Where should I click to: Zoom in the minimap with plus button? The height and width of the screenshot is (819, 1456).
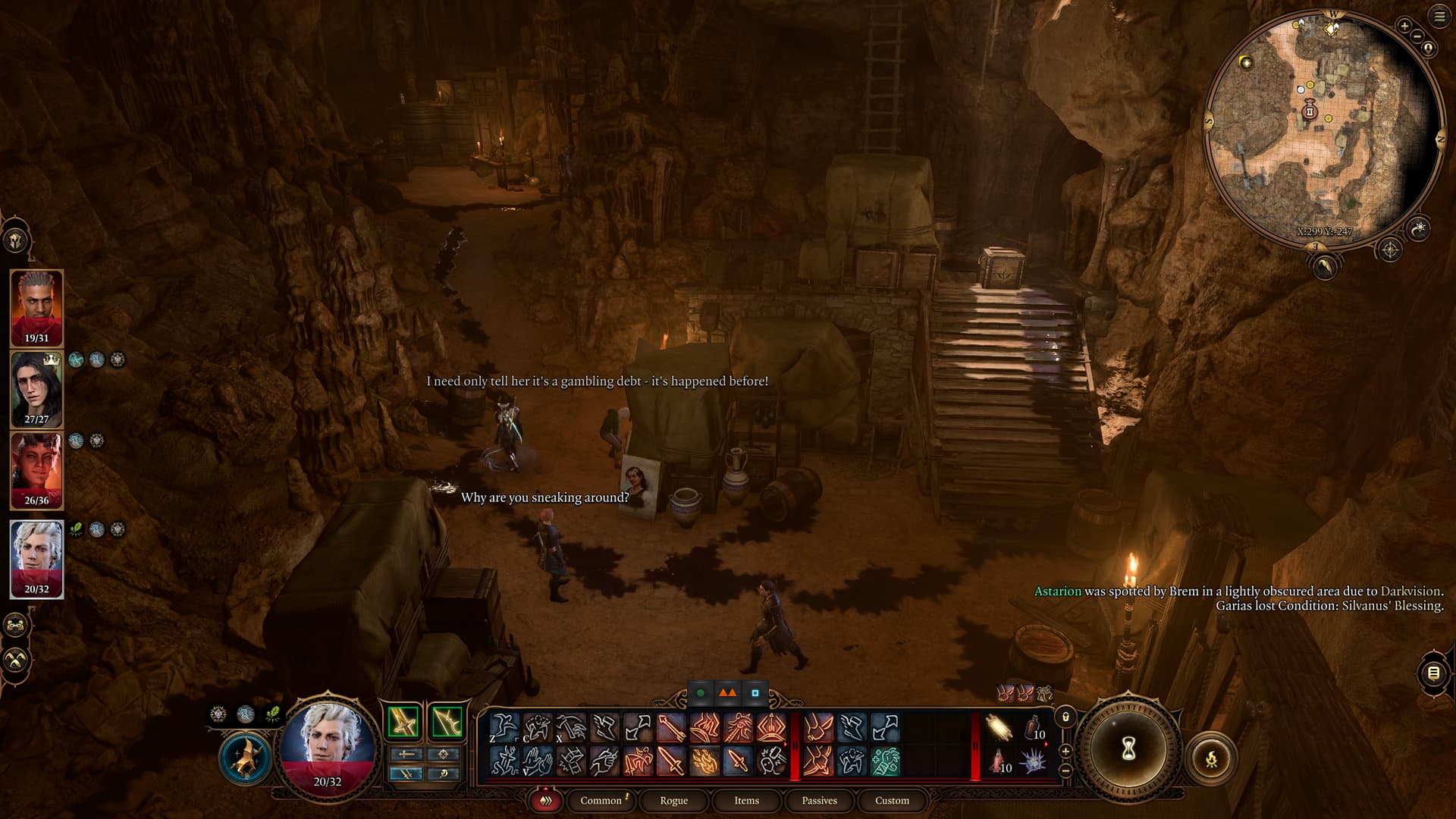tap(1404, 26)
